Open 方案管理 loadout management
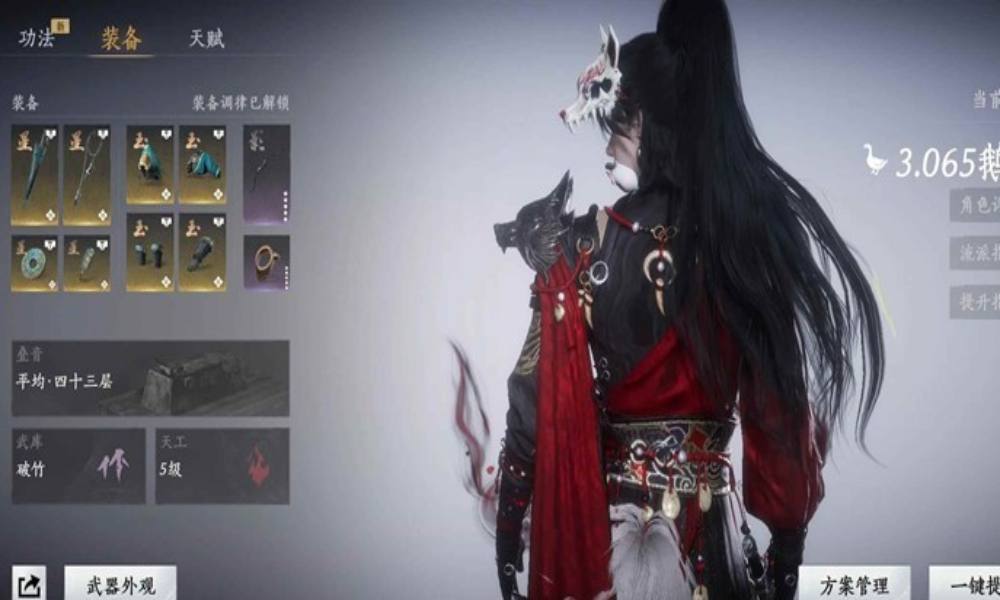 [x=854, y=585]
